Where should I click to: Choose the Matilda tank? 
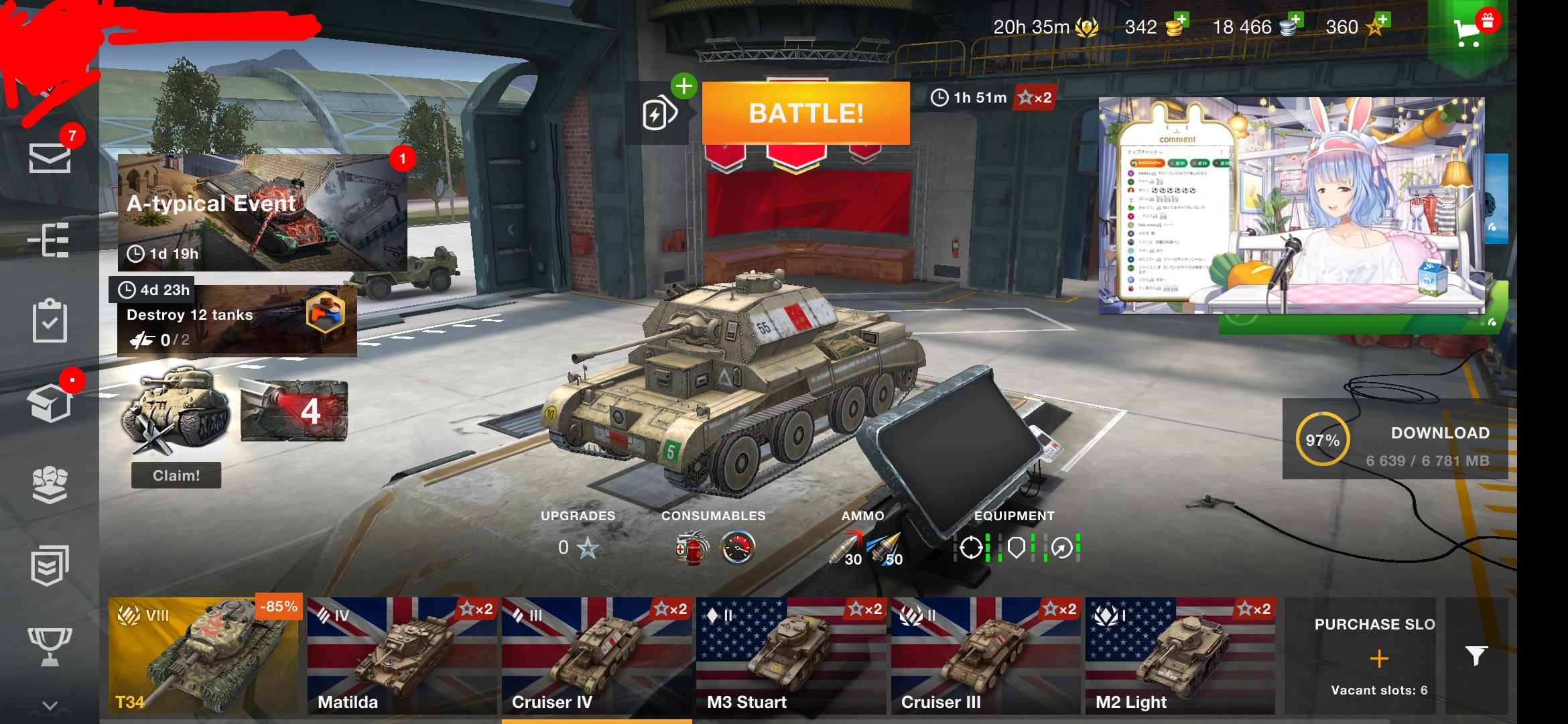click(x=403, y=655)
